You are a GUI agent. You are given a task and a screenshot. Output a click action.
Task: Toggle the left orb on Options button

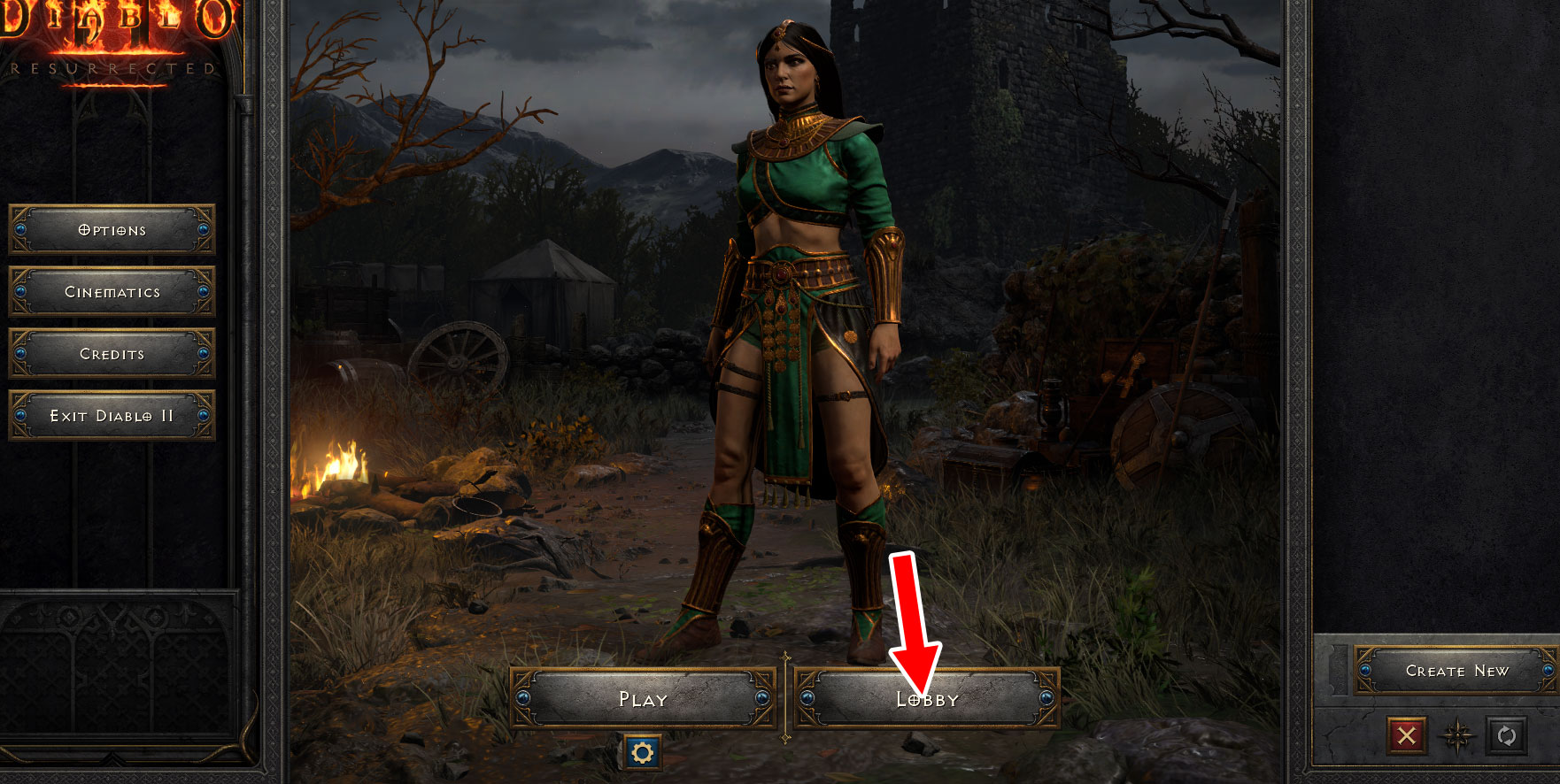point(19,229)
